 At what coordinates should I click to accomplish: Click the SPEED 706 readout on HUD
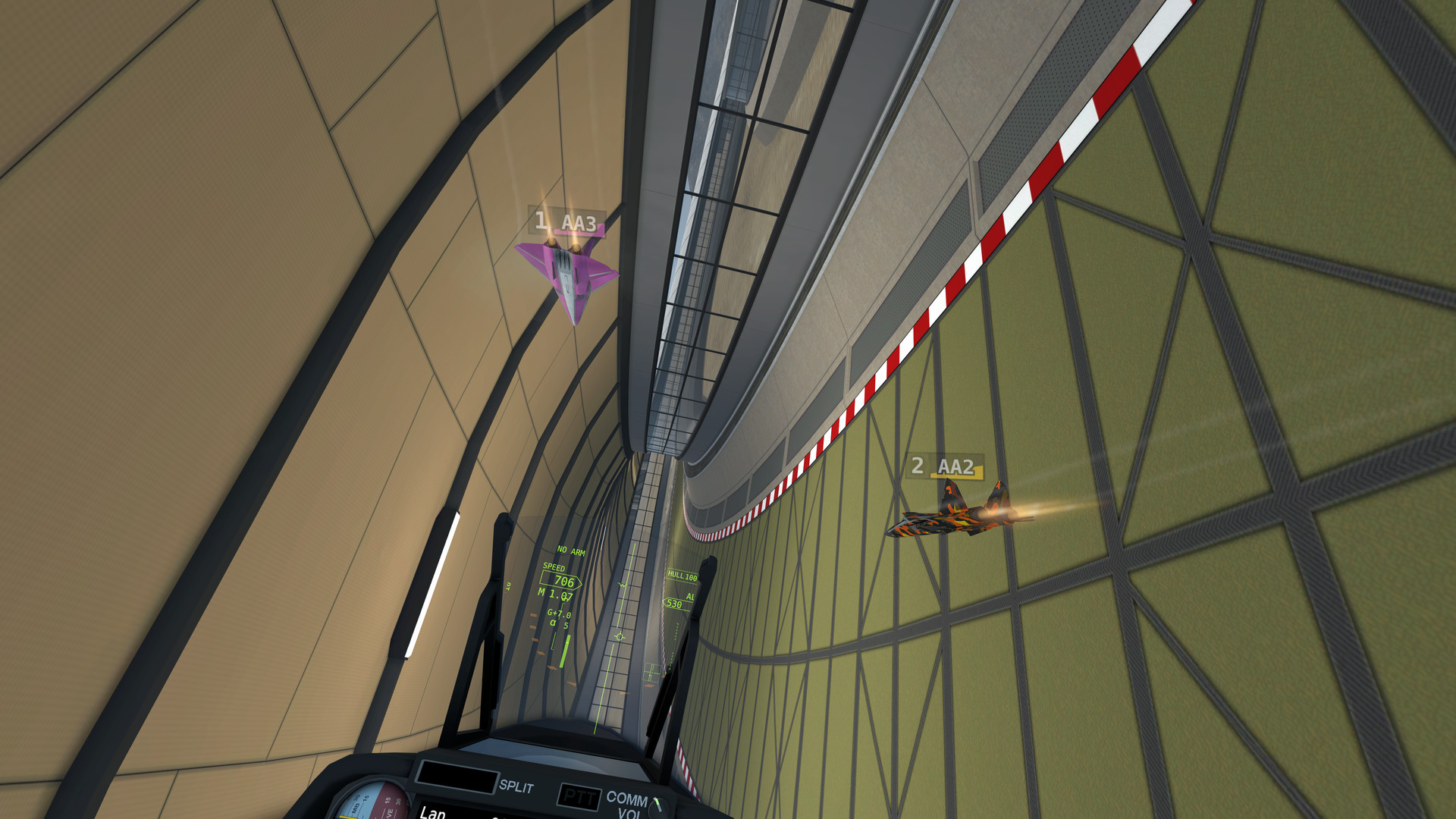click(560, 581)
